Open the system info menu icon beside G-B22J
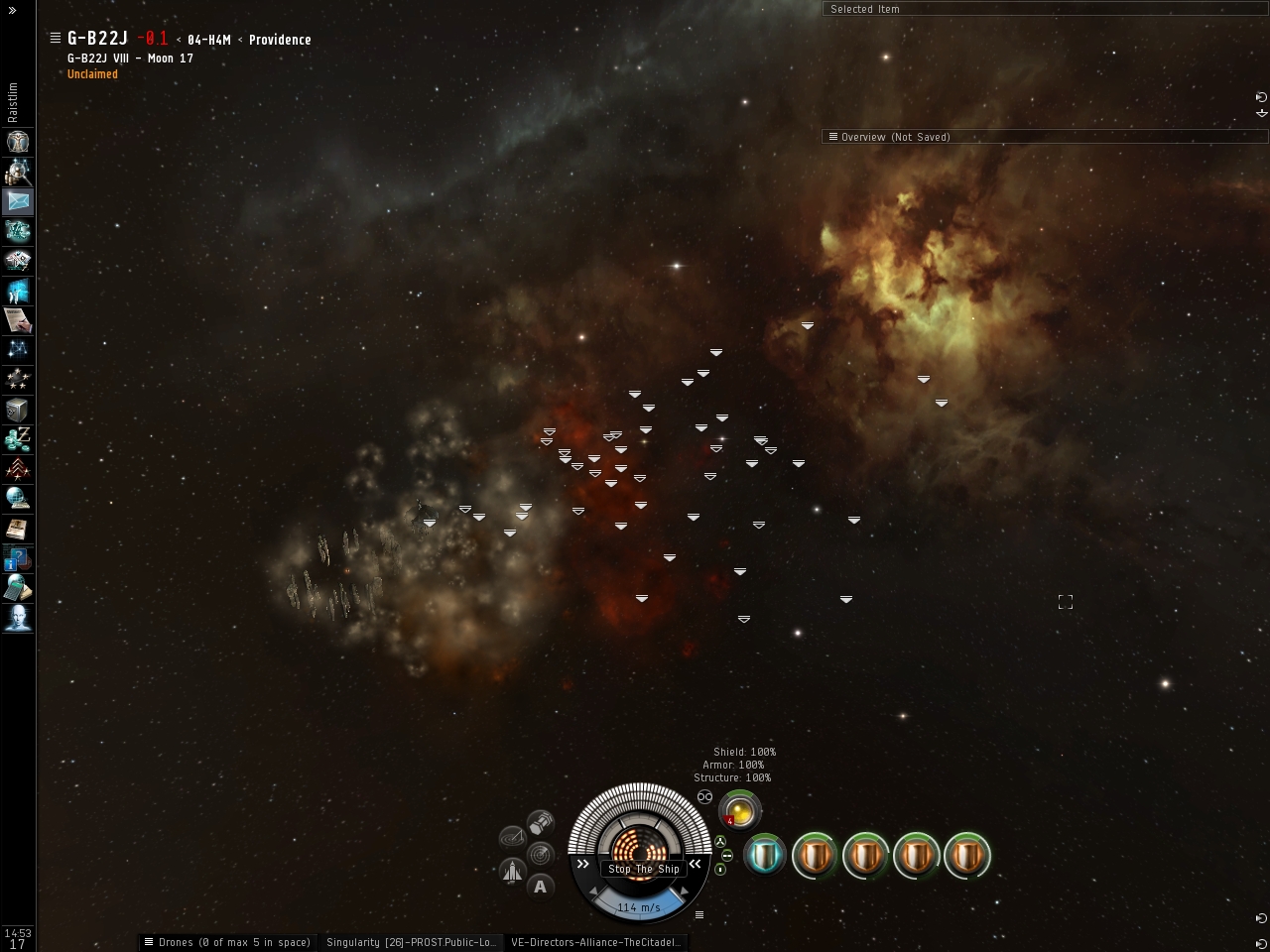 click(x=56, y=38)
